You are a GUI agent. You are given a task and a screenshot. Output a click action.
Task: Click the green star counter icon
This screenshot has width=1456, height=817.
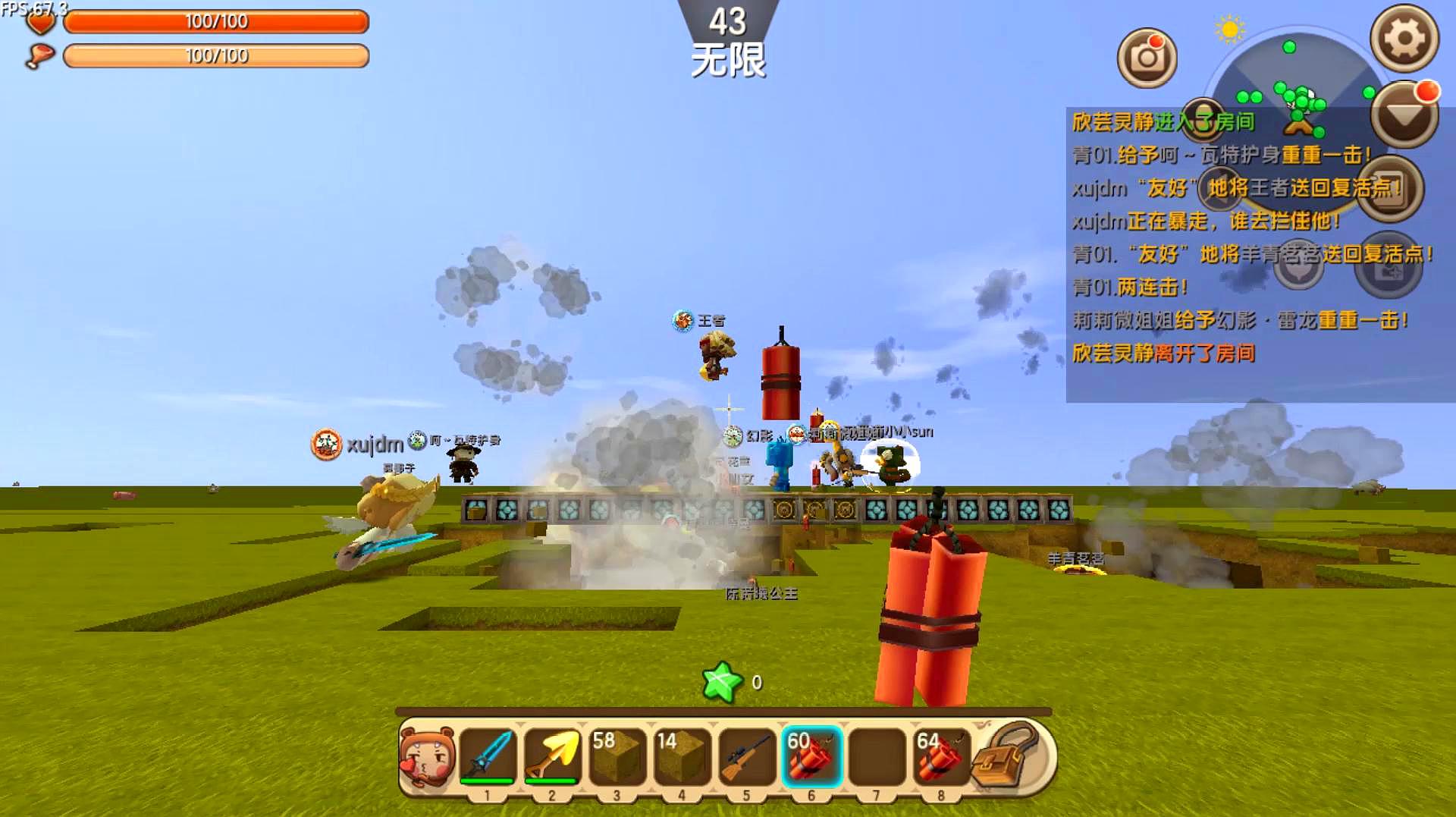pyautogui.click(x=722, y=682)
